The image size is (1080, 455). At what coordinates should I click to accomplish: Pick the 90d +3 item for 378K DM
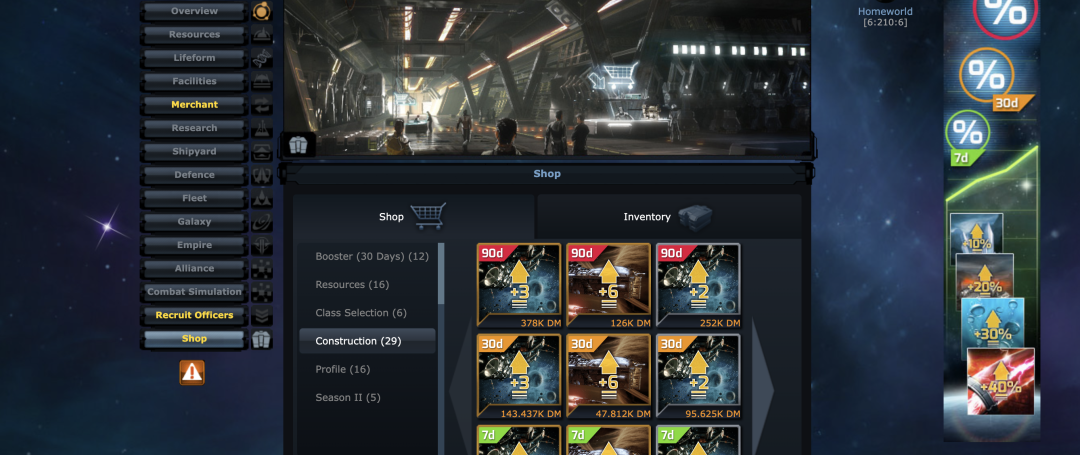(519, 285)
